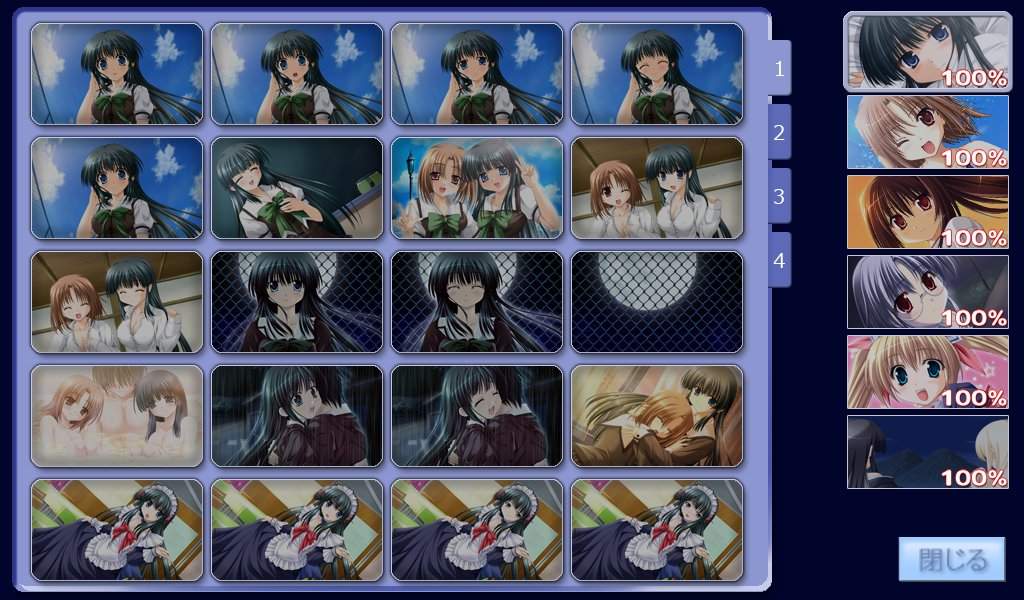
Task: View the girl lying down in dark CG
Action: click(x=296, y=188)
